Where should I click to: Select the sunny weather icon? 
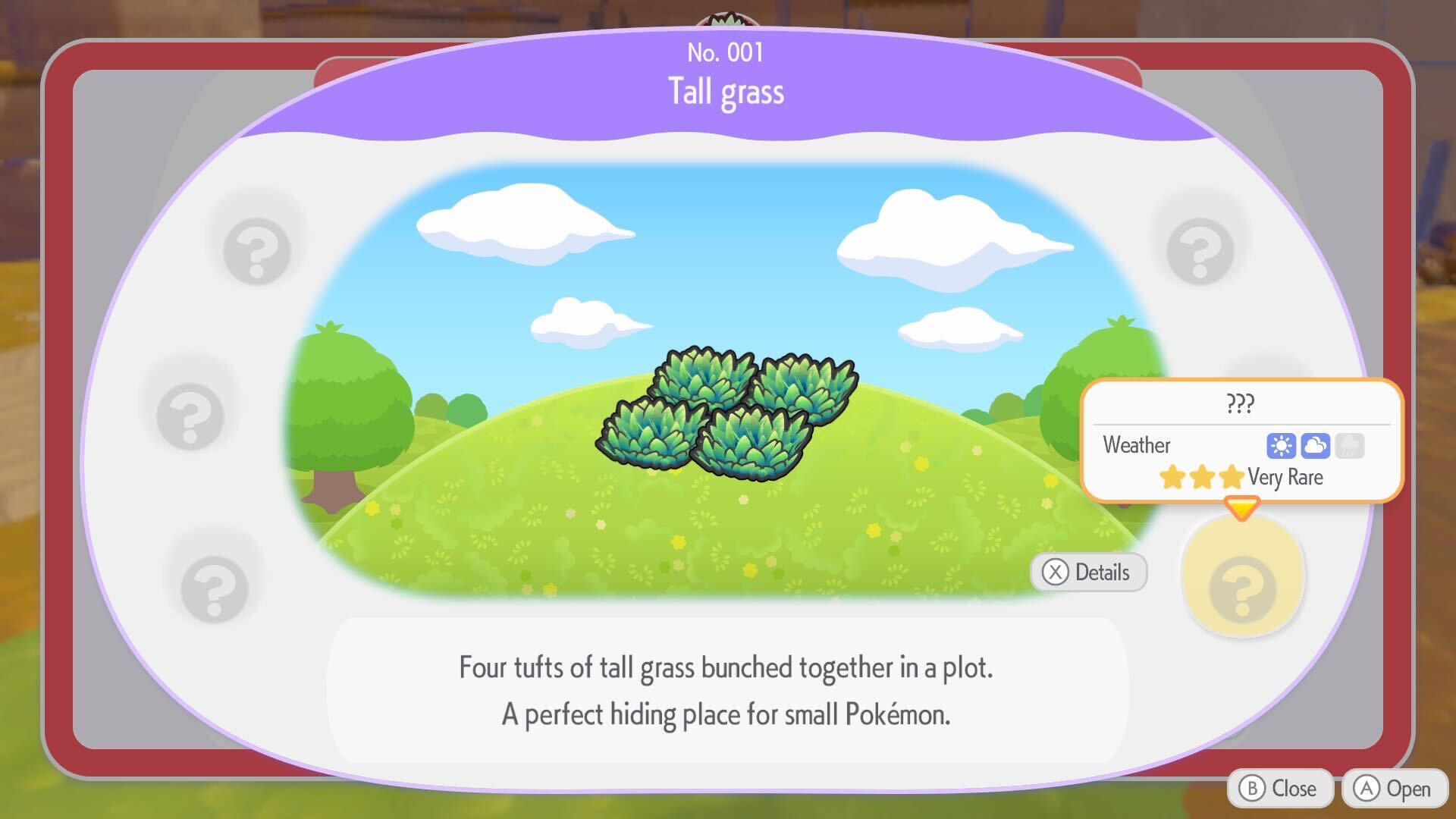coord(1283,446)
